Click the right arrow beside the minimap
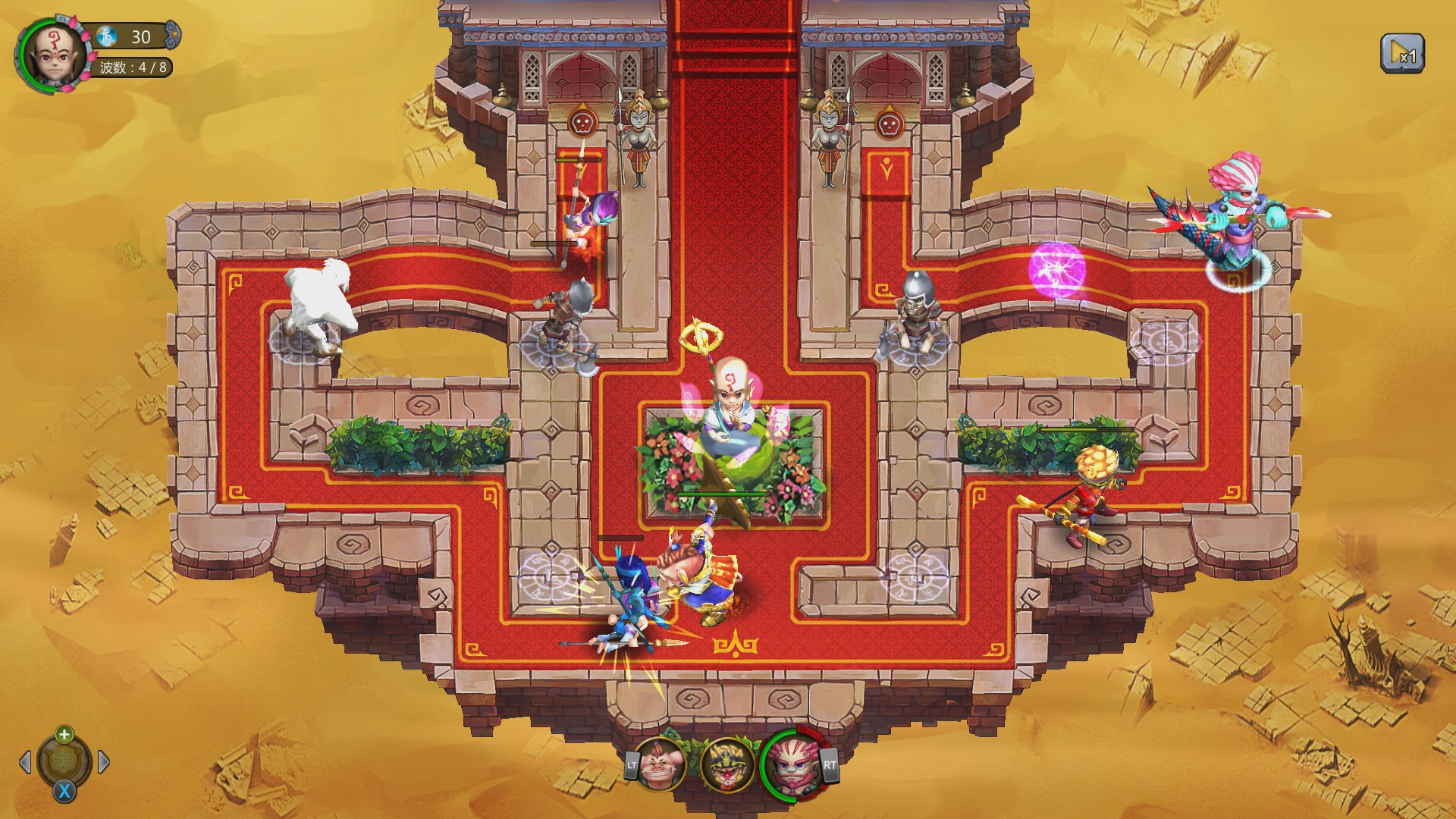Image resolution: width=1456 pixels, height=819 pixels. coord(103,761)
